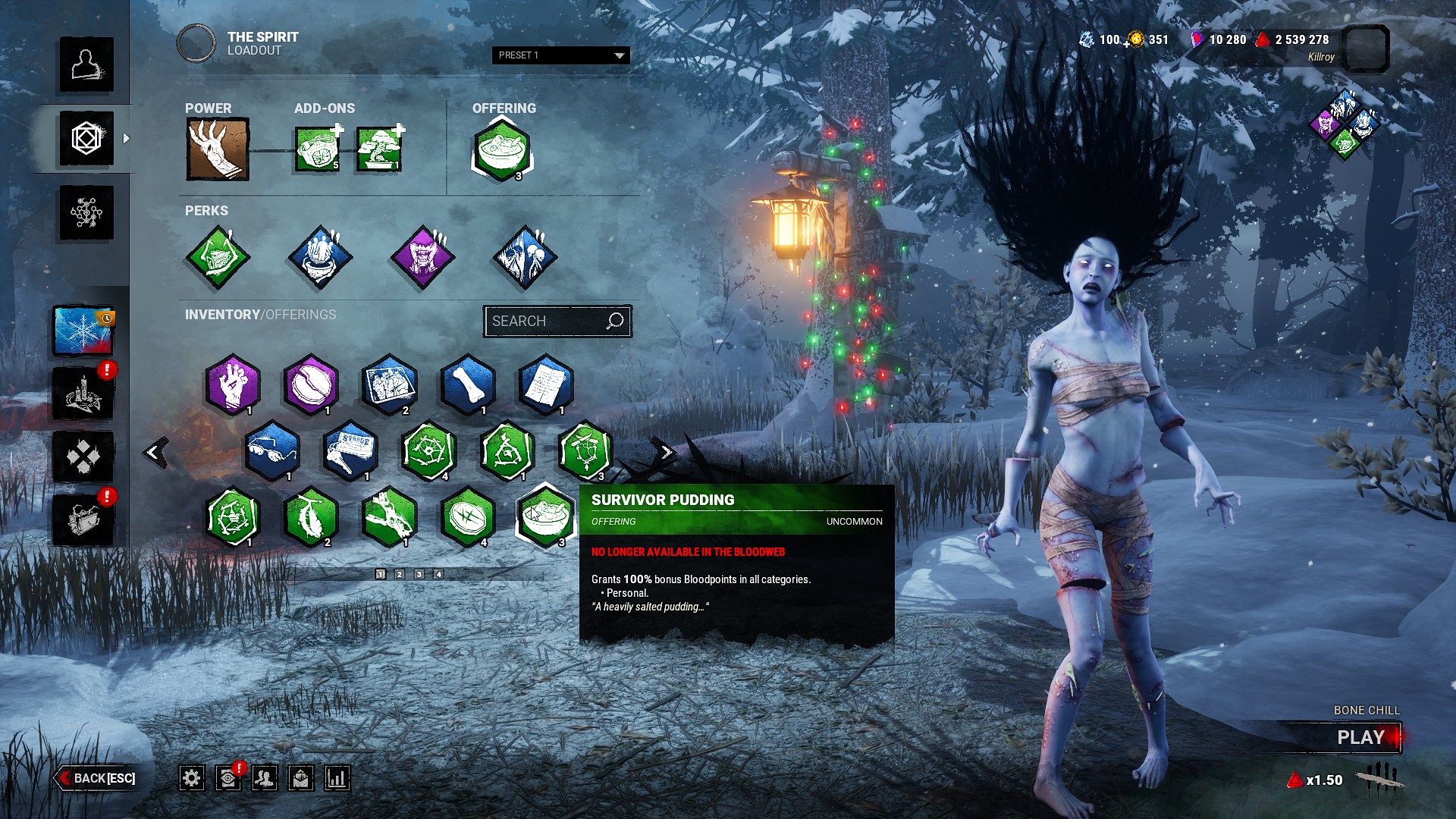Choose the bonsai tree add-on slot
The height and width of the screenshot is (819, 1456).
pyautogui.click(x=378, y=149)
